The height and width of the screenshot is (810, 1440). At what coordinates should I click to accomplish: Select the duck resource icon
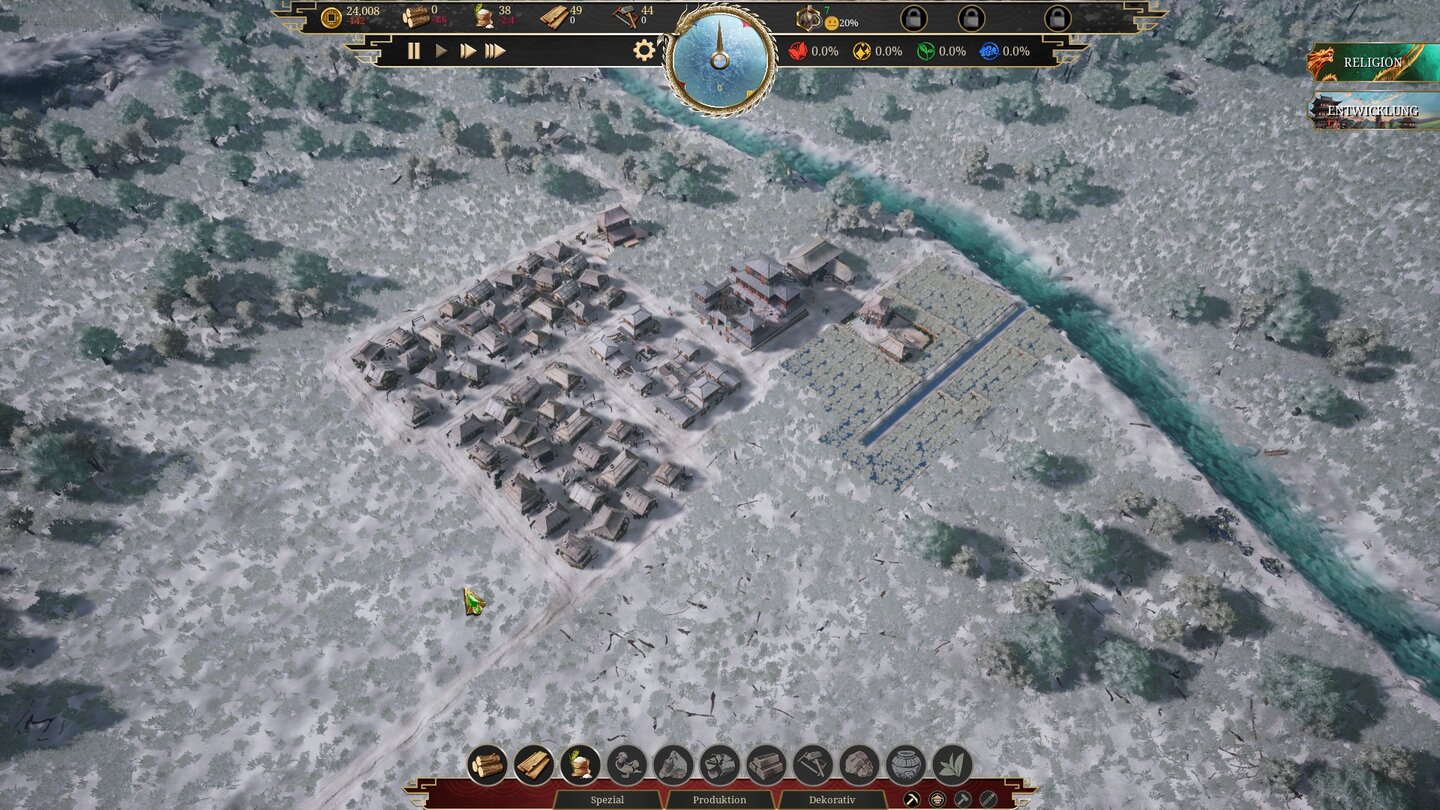coord(625,765)
